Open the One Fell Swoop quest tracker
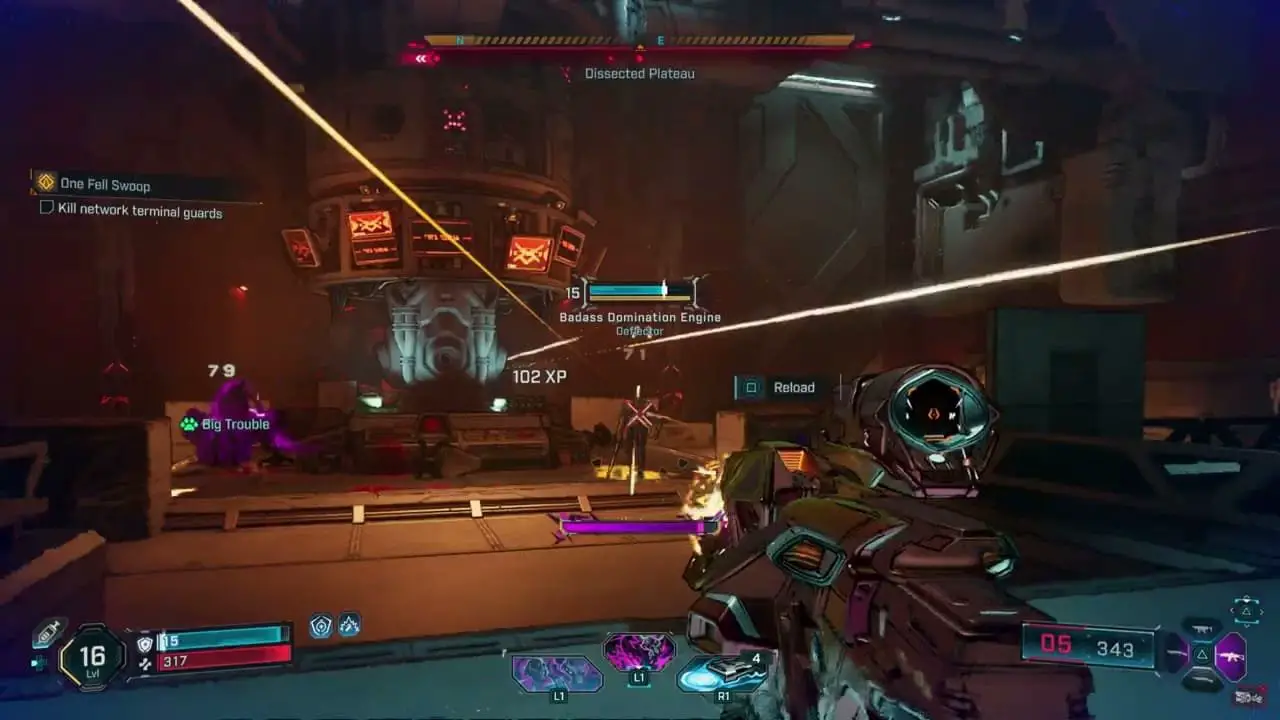Screen dimensions: 1280x720 coord(105,184)
